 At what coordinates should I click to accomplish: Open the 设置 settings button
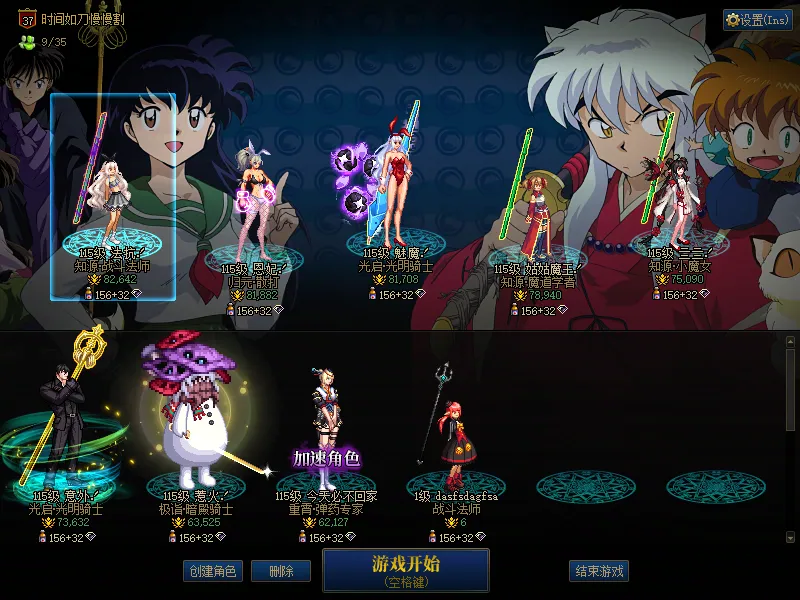757,20
